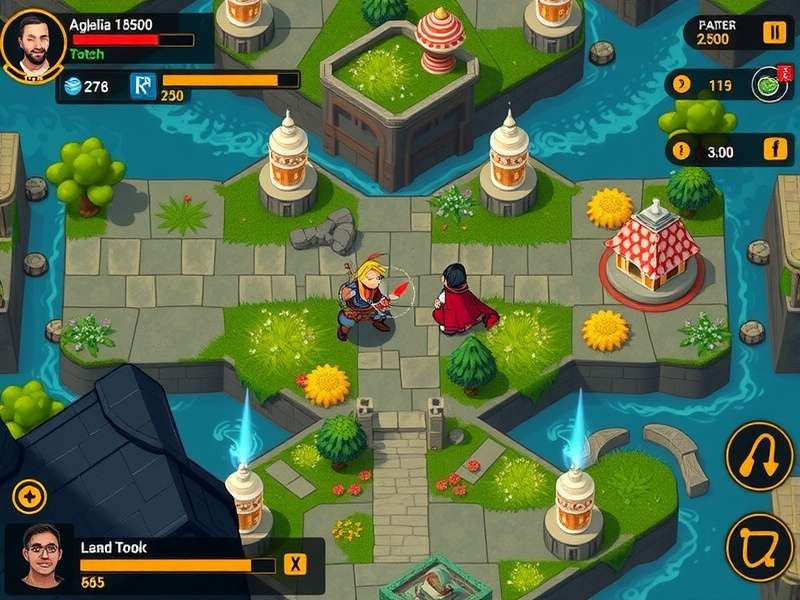Viewport: 800px width, 600px height.
Task: Pause the game with the pause button
Action: tap(775, 32)
